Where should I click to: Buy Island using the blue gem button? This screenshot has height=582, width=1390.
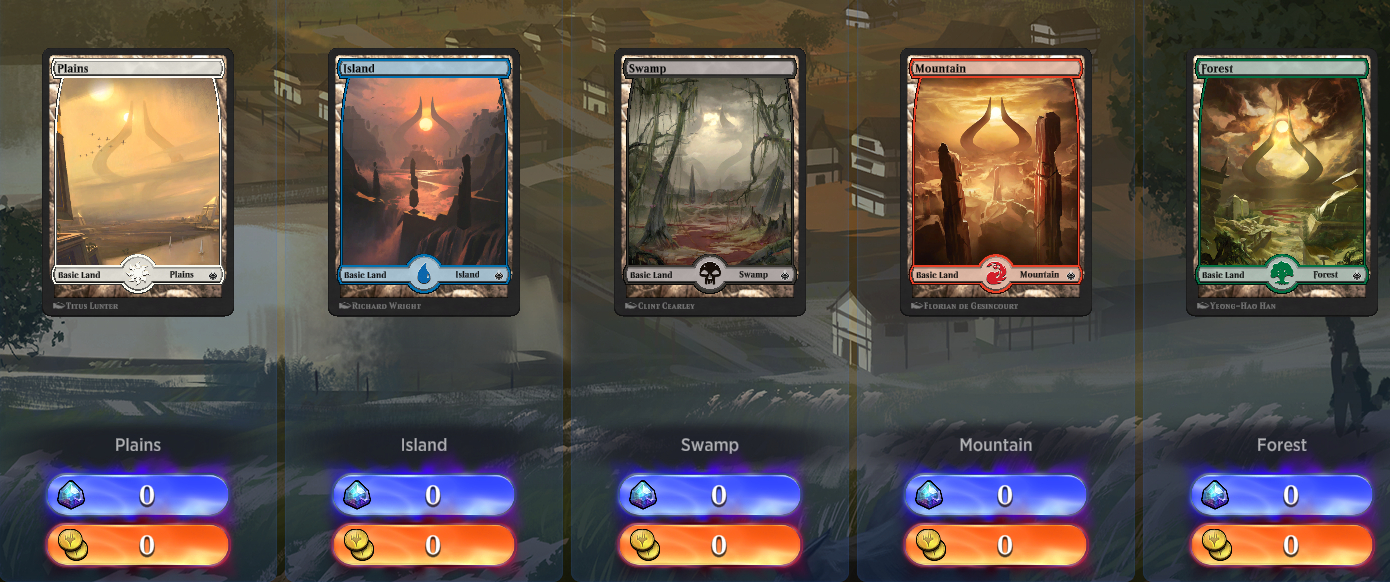(424, 495)
